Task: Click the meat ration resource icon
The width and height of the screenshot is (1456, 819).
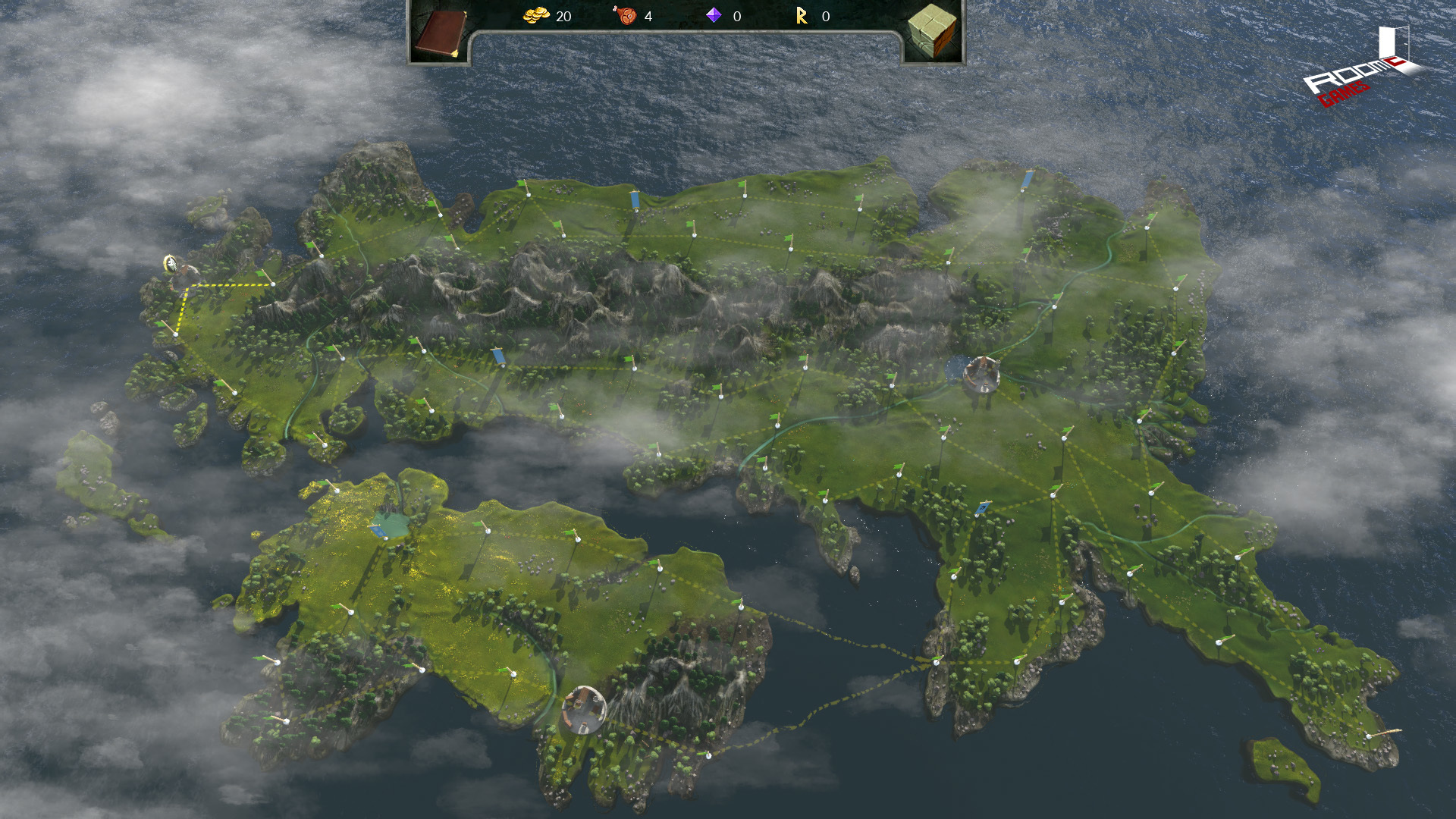Action: (623, 17)
